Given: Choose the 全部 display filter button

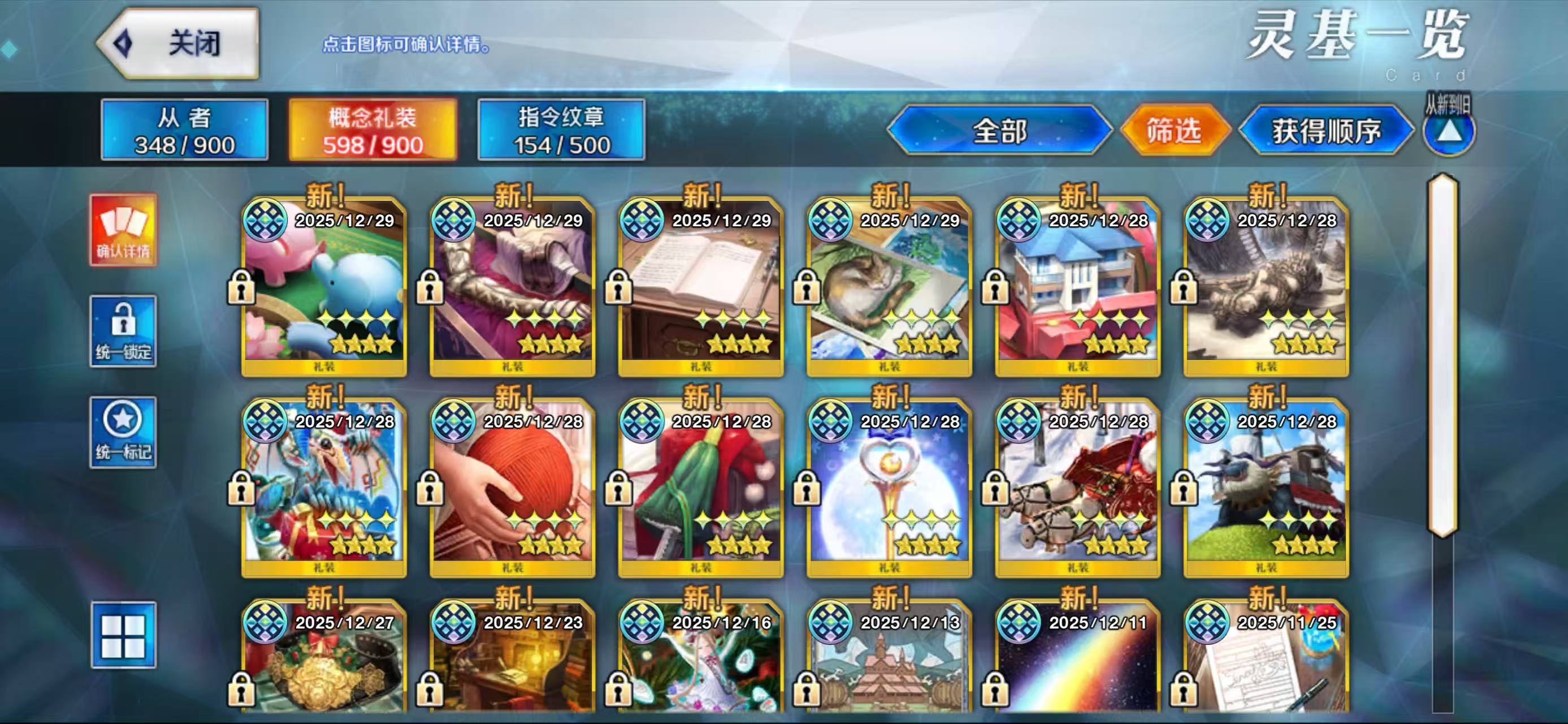Looking at the screenshot, I should 999,131.
